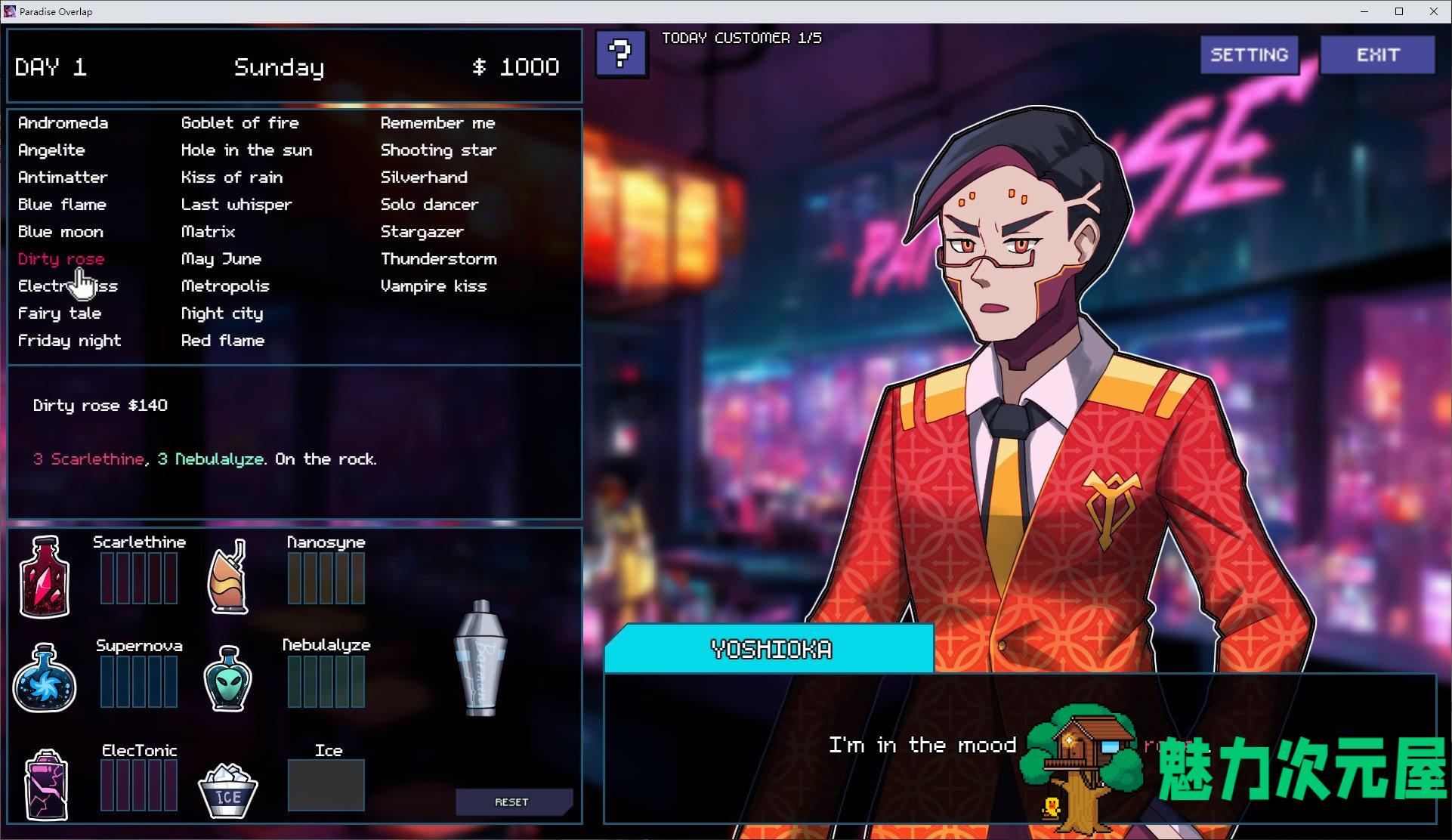
Task: Show the Goblet of fire recipe
Action: pos(239,123)
